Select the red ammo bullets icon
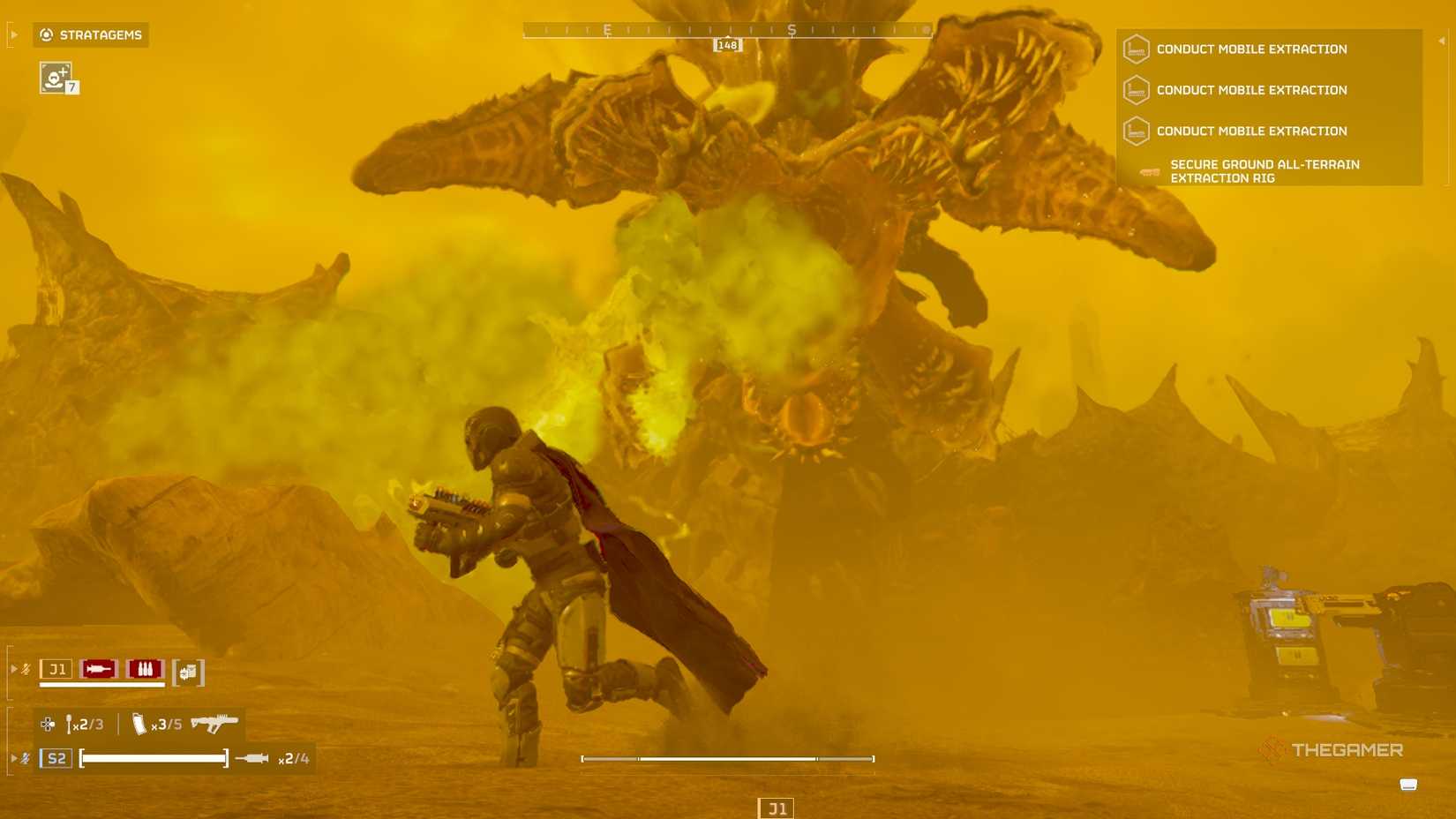 coord(145,669)
